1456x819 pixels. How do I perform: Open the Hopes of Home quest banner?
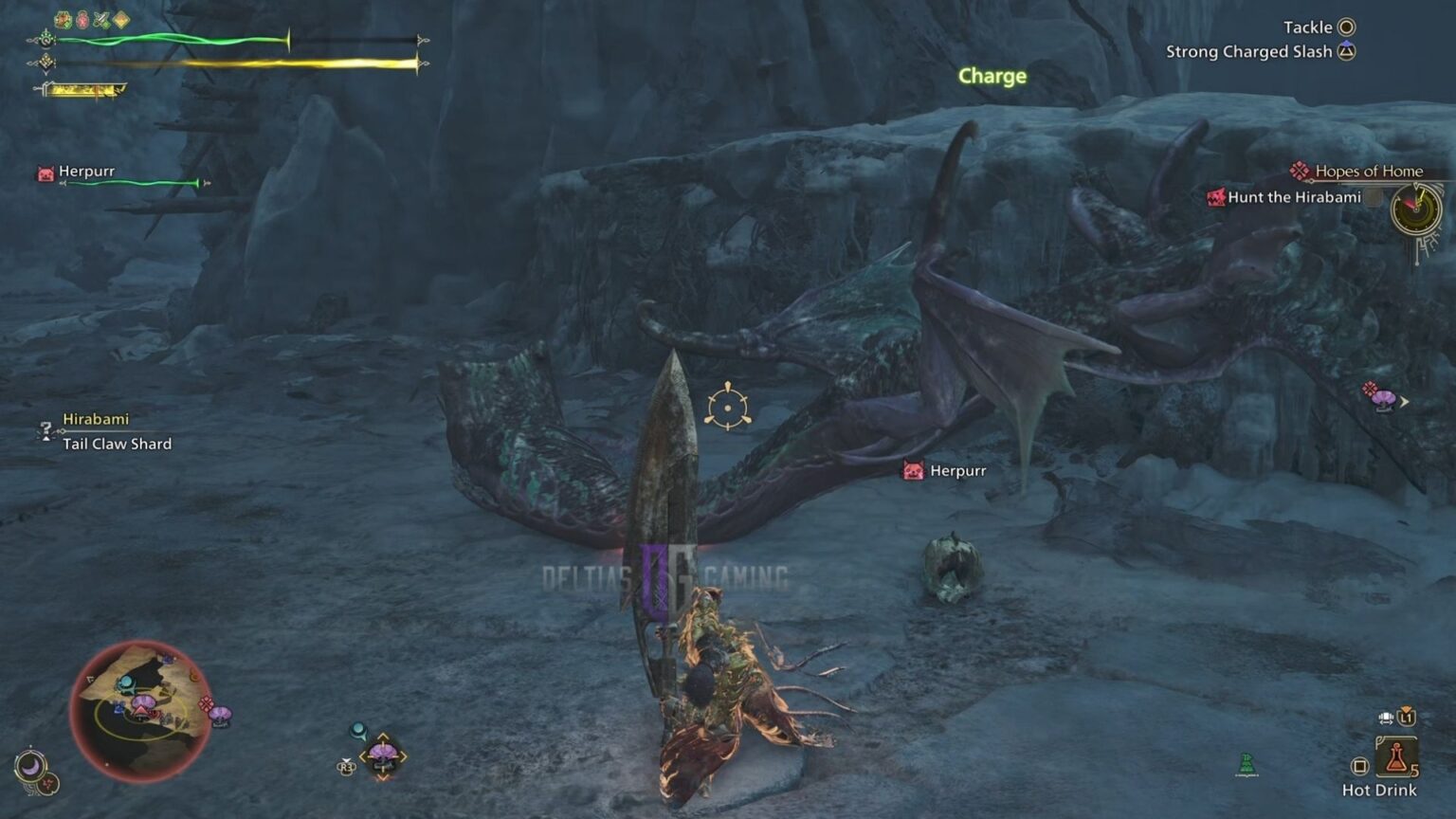point(1369,171)
